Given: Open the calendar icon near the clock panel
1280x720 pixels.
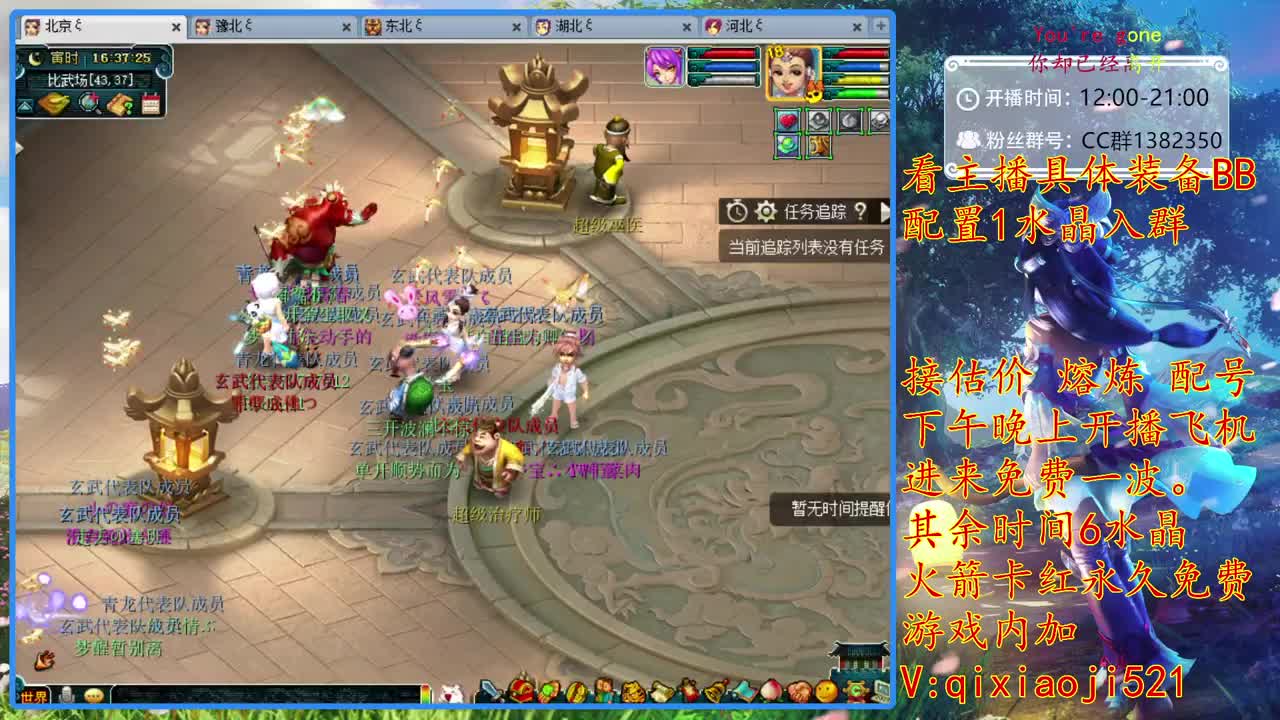Looking at the screenshot, I should point(151,104).
